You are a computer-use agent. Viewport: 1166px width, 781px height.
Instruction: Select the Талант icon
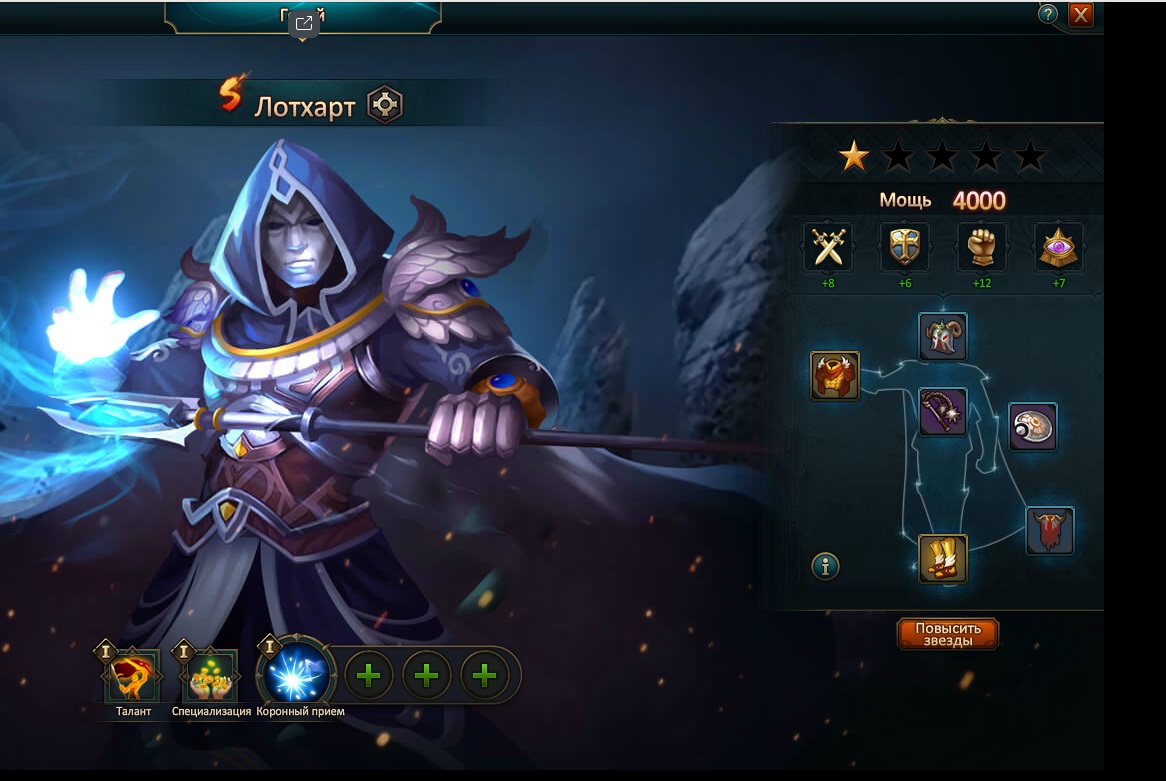click(x=133, y=675)
